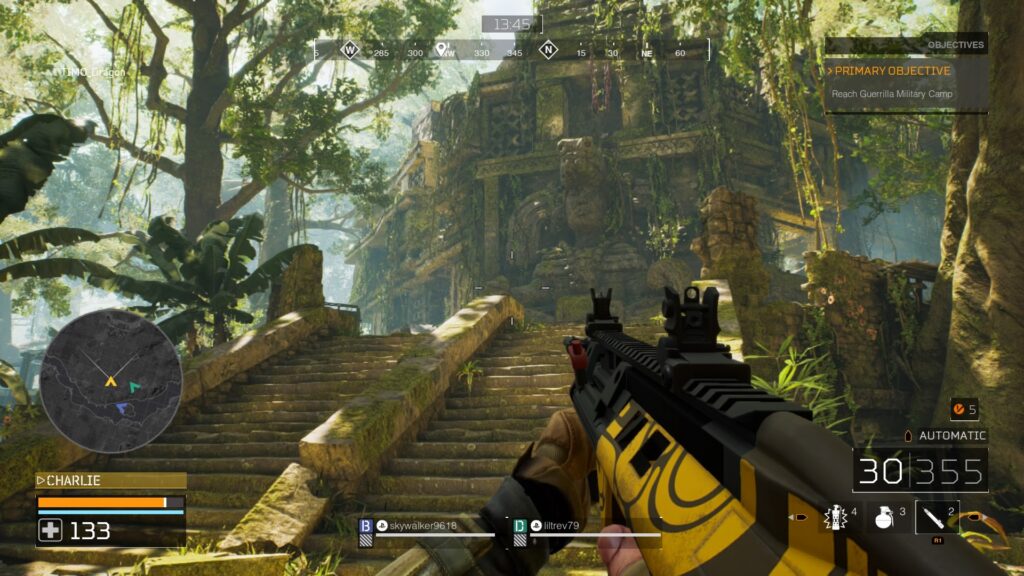1024x576 pixels.
Task: Select the flashbang grenade slot
Action: (835, 516)
